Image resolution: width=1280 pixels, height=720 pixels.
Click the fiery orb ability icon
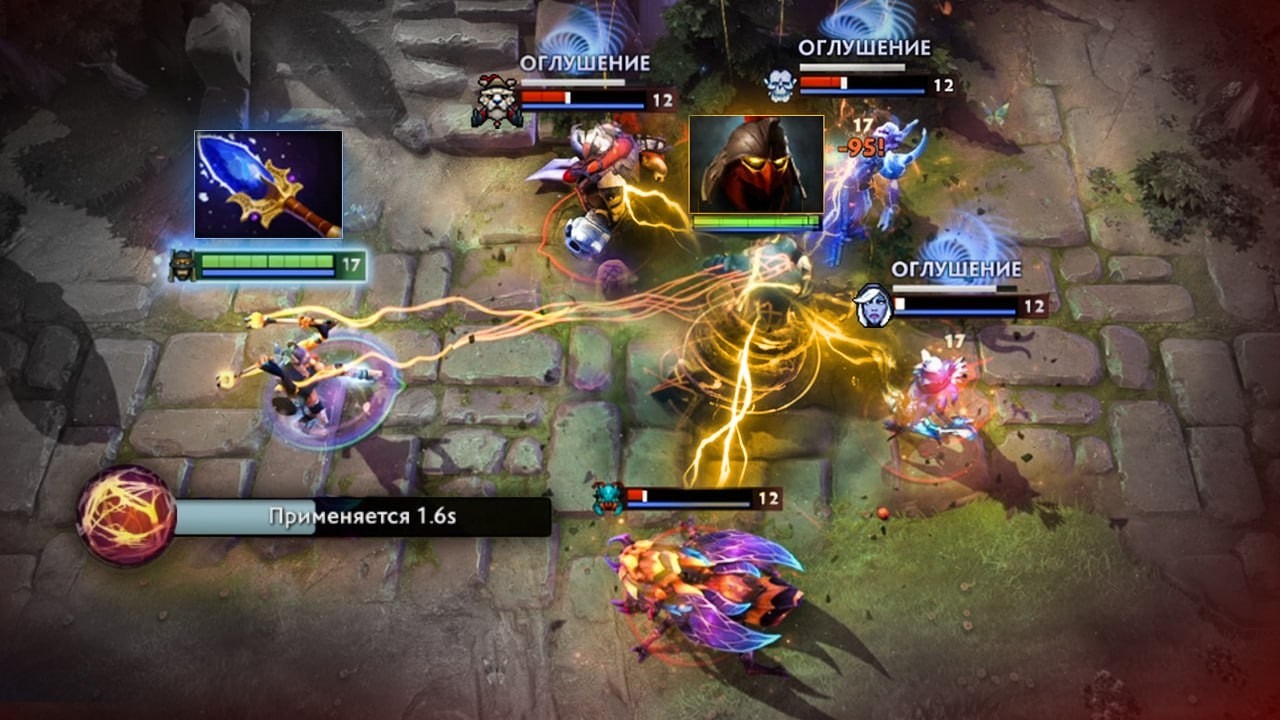pos(126,516)
